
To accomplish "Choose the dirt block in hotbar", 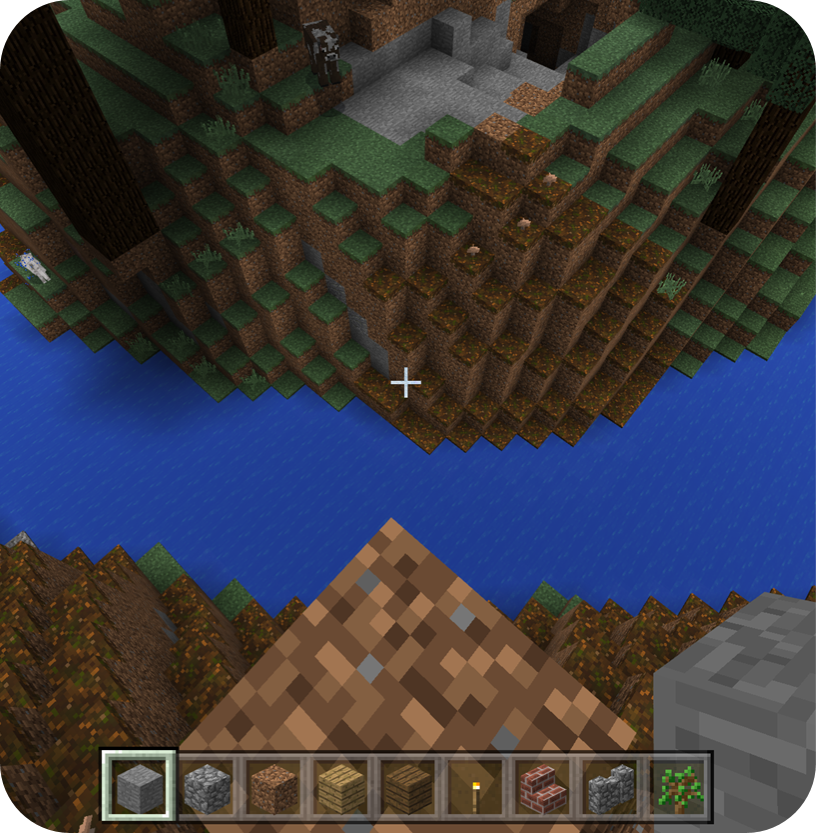I will [273, 786].
